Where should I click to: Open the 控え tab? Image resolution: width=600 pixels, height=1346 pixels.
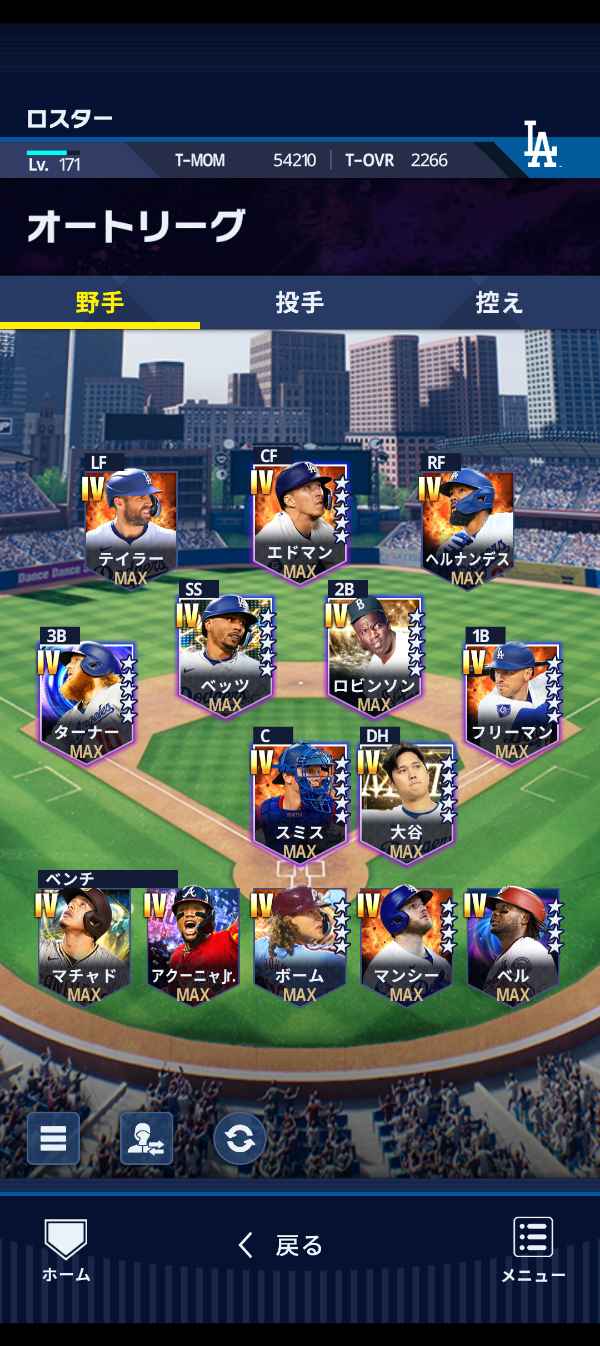point(499,302)
